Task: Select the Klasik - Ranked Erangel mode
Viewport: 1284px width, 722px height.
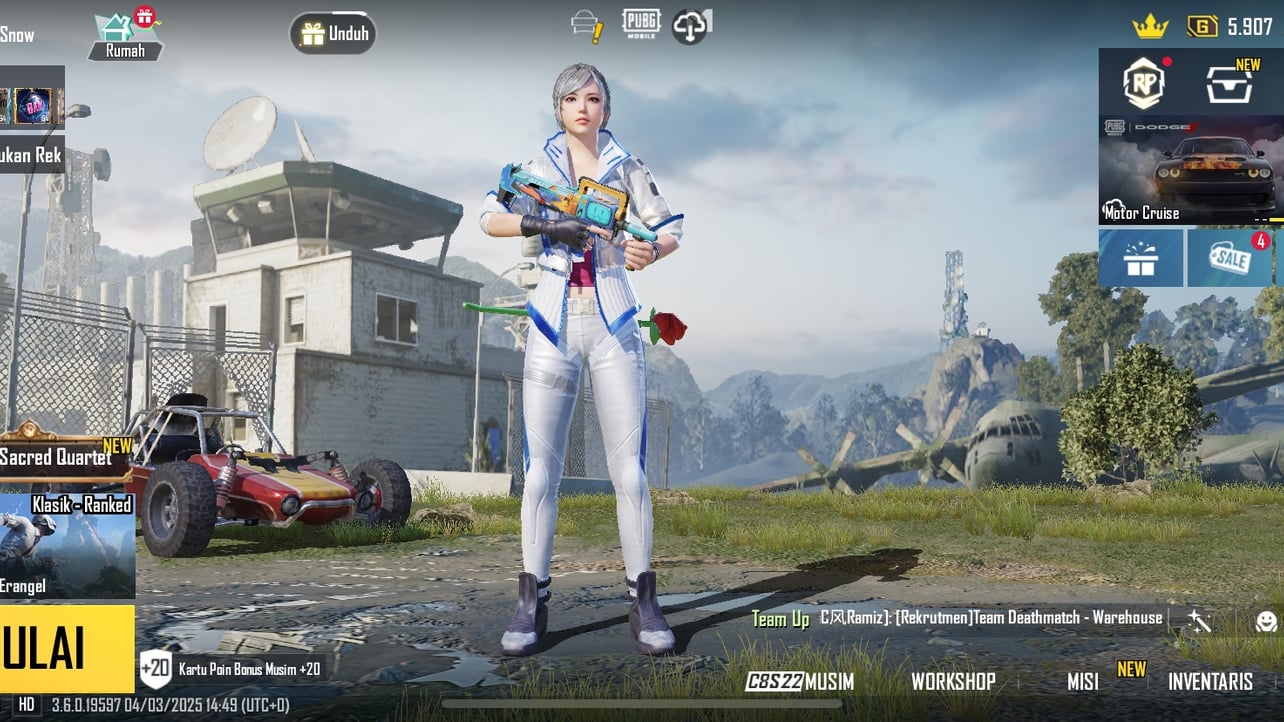Action: coord(67,545)
